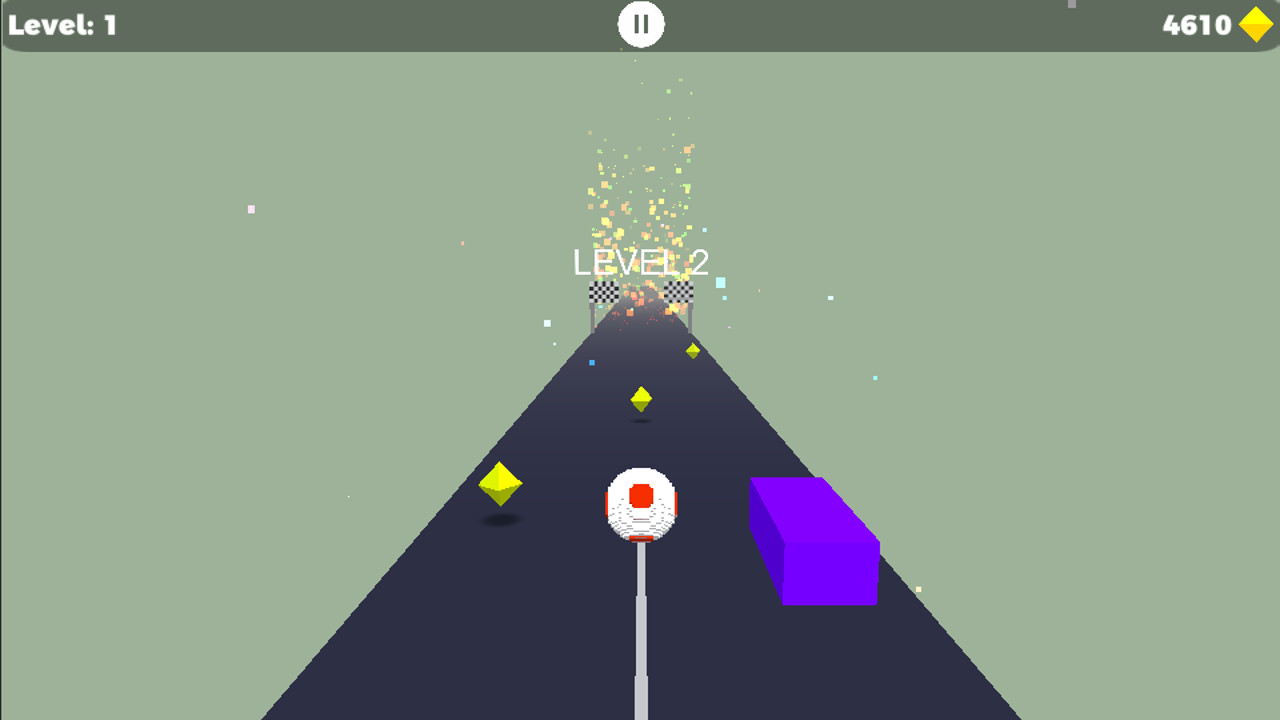Click the white and red player ball
The image size is (1280, 720).
pyautogui.click(x=640, y=505)
